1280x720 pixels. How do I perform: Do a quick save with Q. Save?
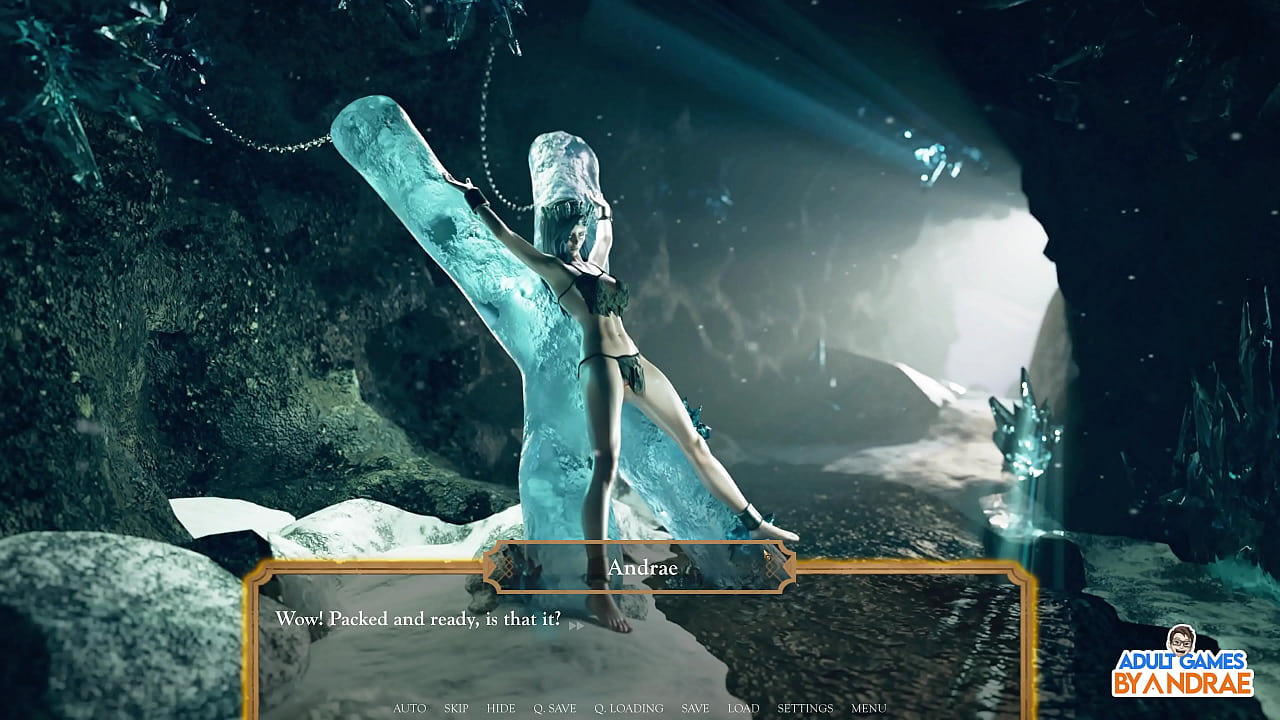(555, 708)
